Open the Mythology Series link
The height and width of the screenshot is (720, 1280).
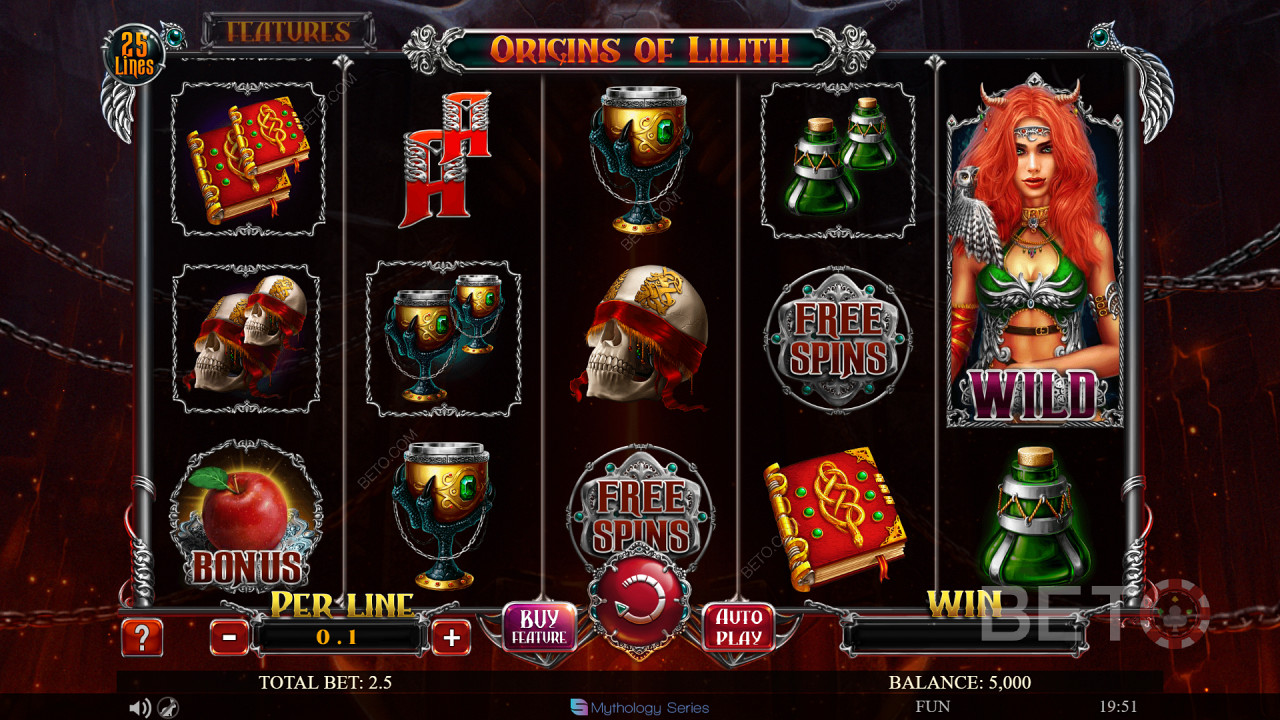640,708
